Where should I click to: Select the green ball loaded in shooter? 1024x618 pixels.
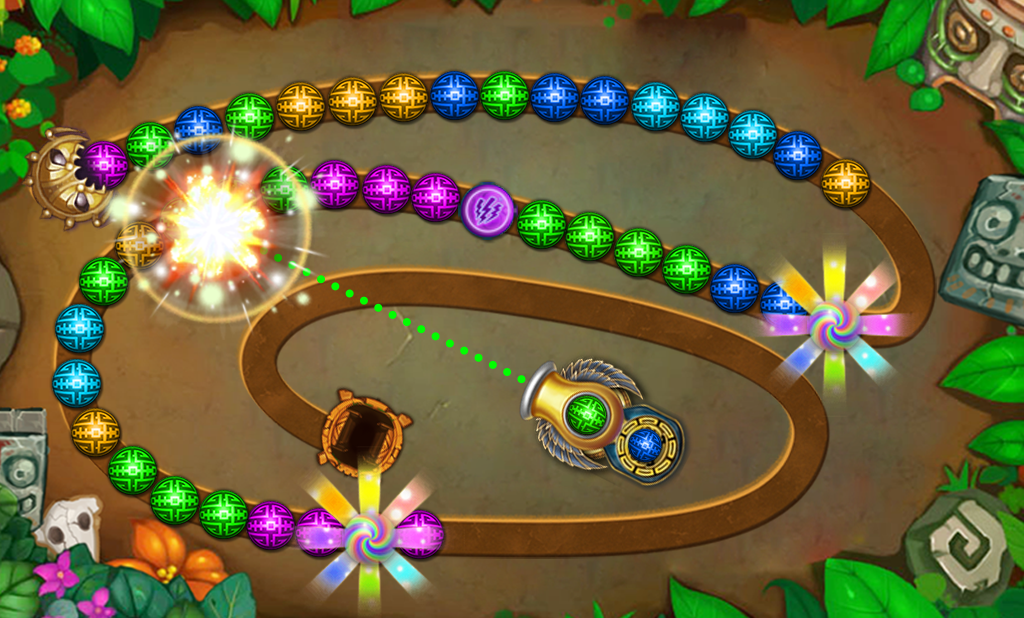pyautogui.click(x=587, y=413)
